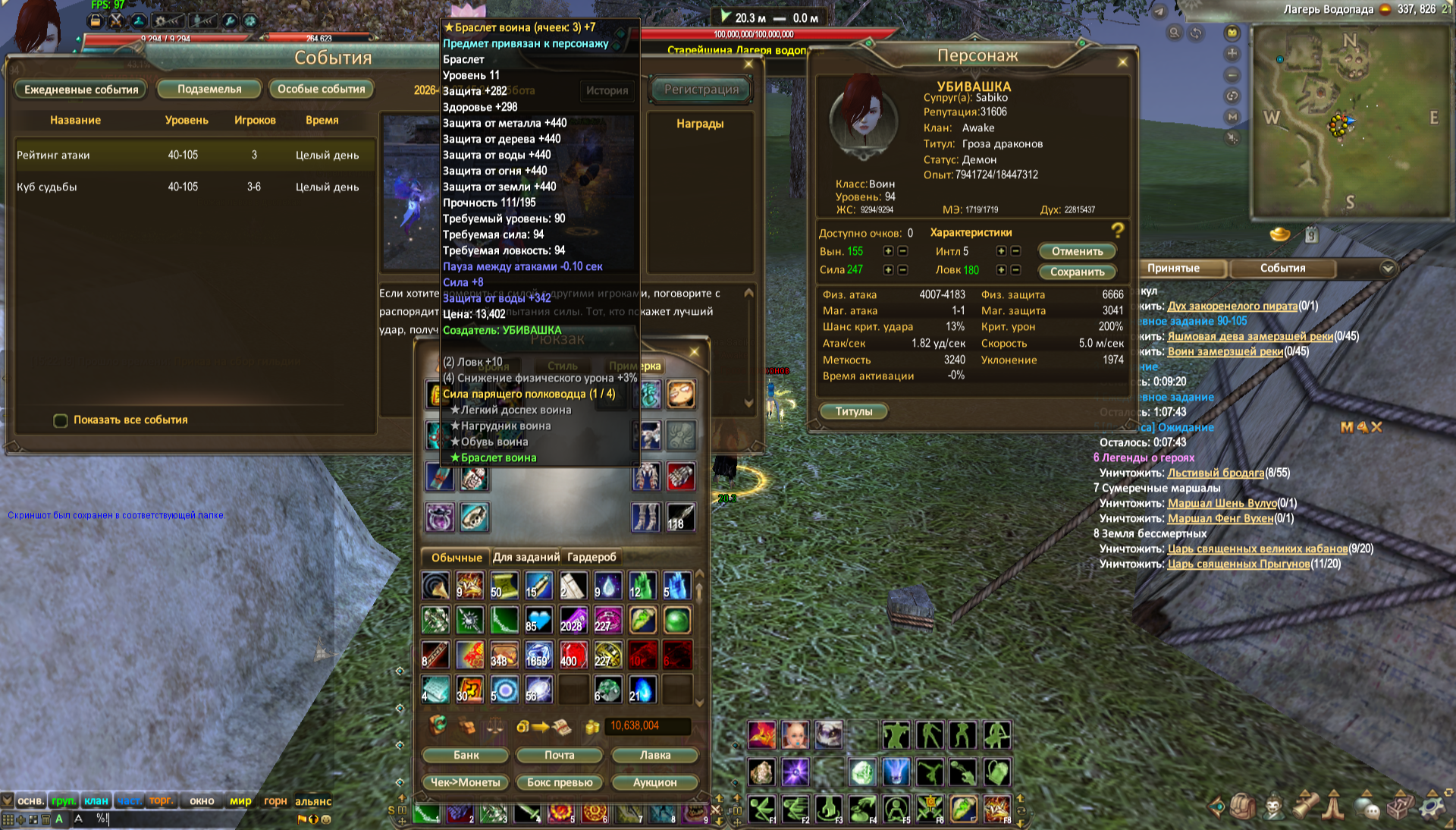
Task: Select the клан chat channel
Action: click(x=96, y=800)
